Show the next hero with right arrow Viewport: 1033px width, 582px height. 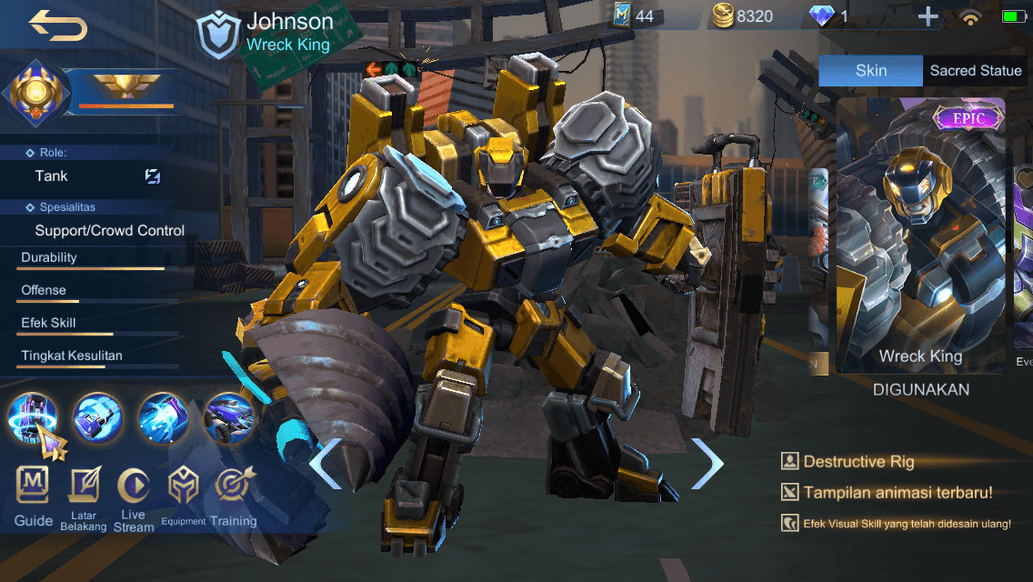707,464
